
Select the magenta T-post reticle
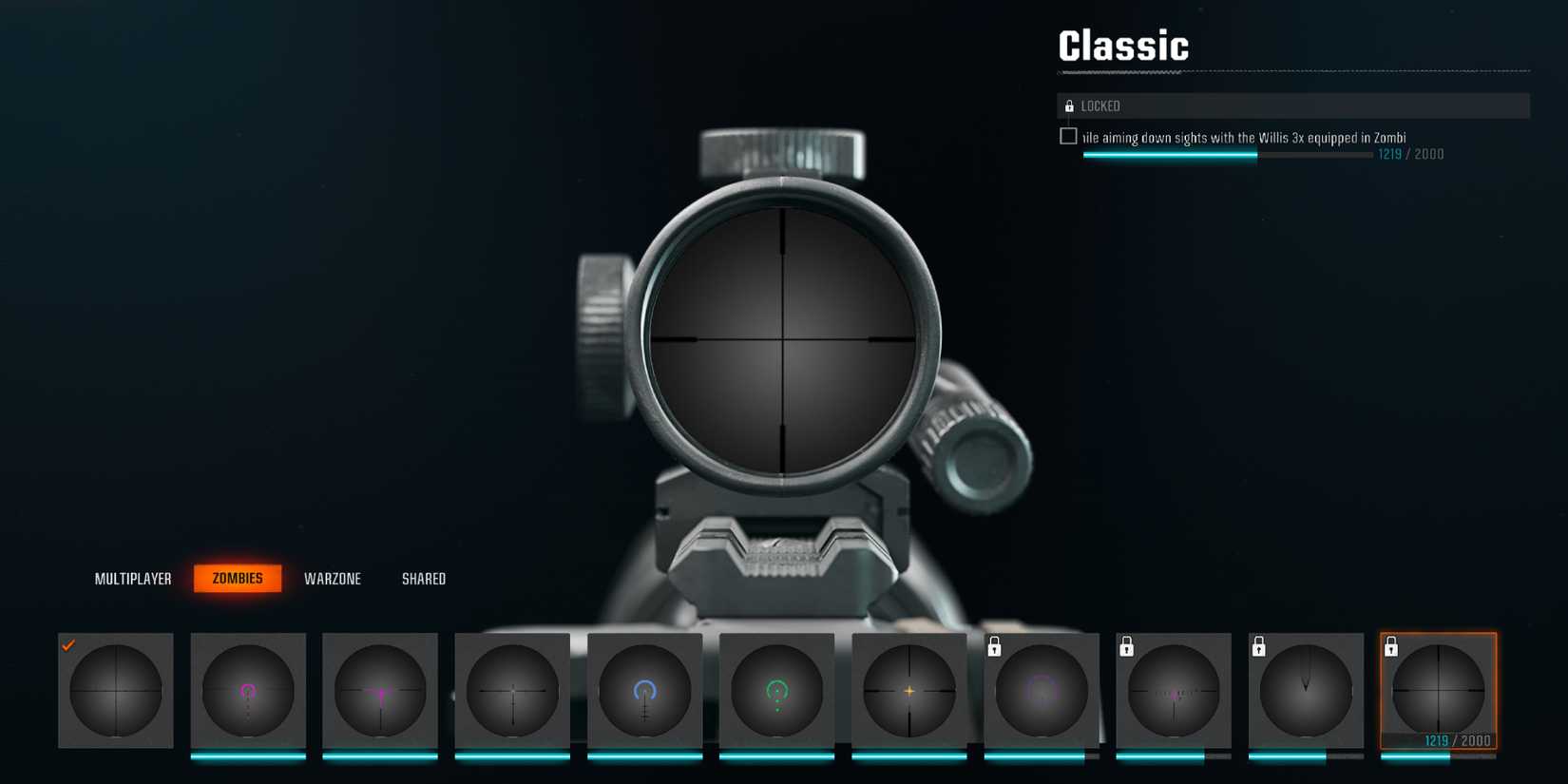click(x=380, y=692)
